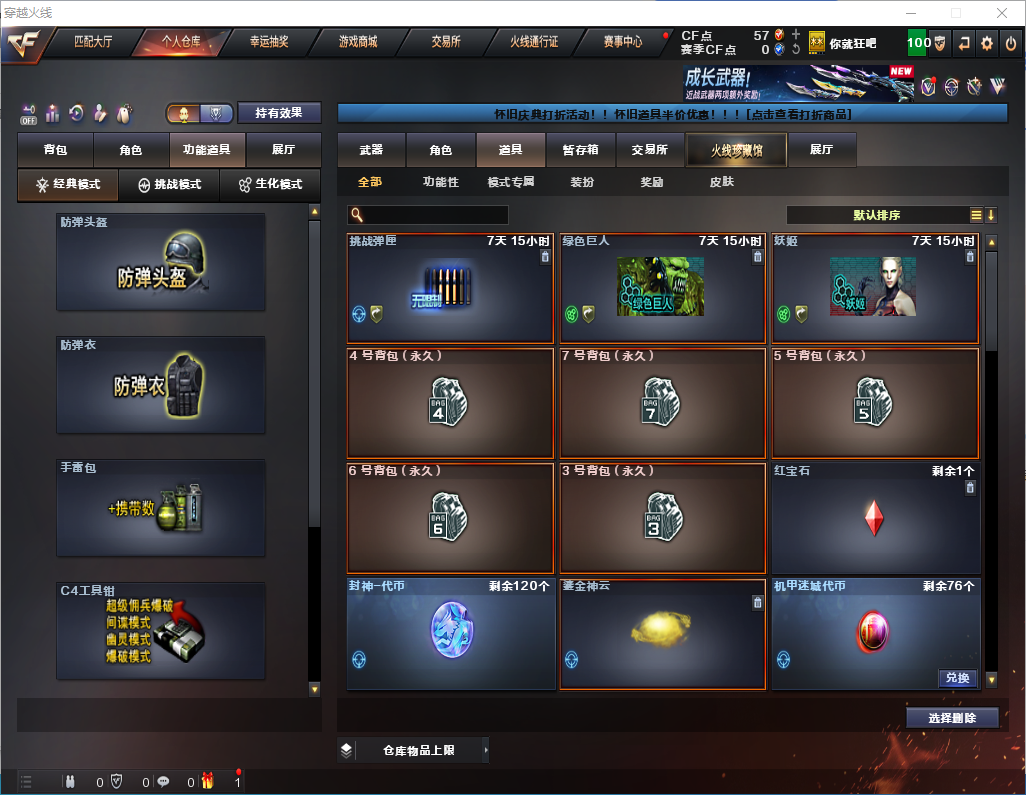Go to the 游戏商城 shop
This screenshot has width=1026, height=795.
[x=357, y=42]
